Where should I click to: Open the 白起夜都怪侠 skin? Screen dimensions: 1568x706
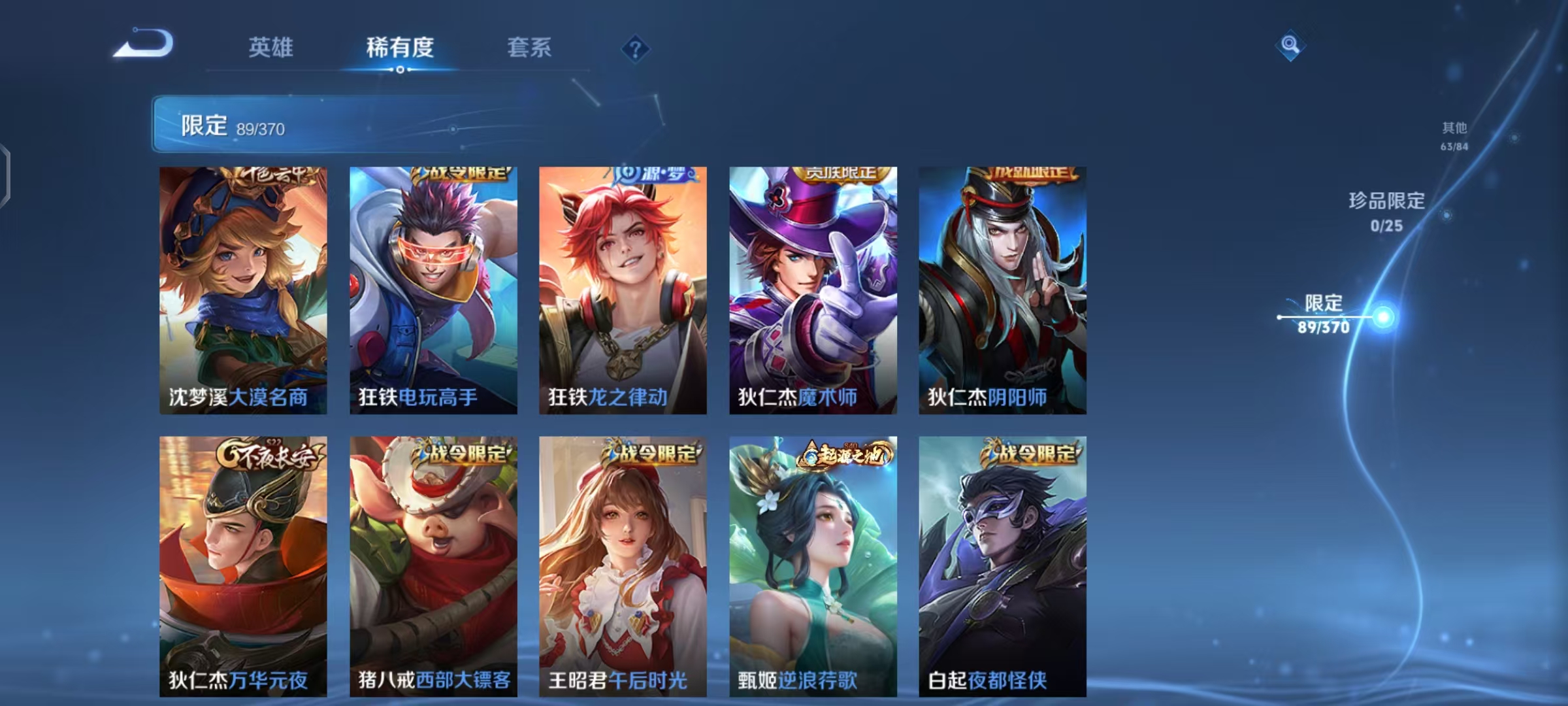1004,575
